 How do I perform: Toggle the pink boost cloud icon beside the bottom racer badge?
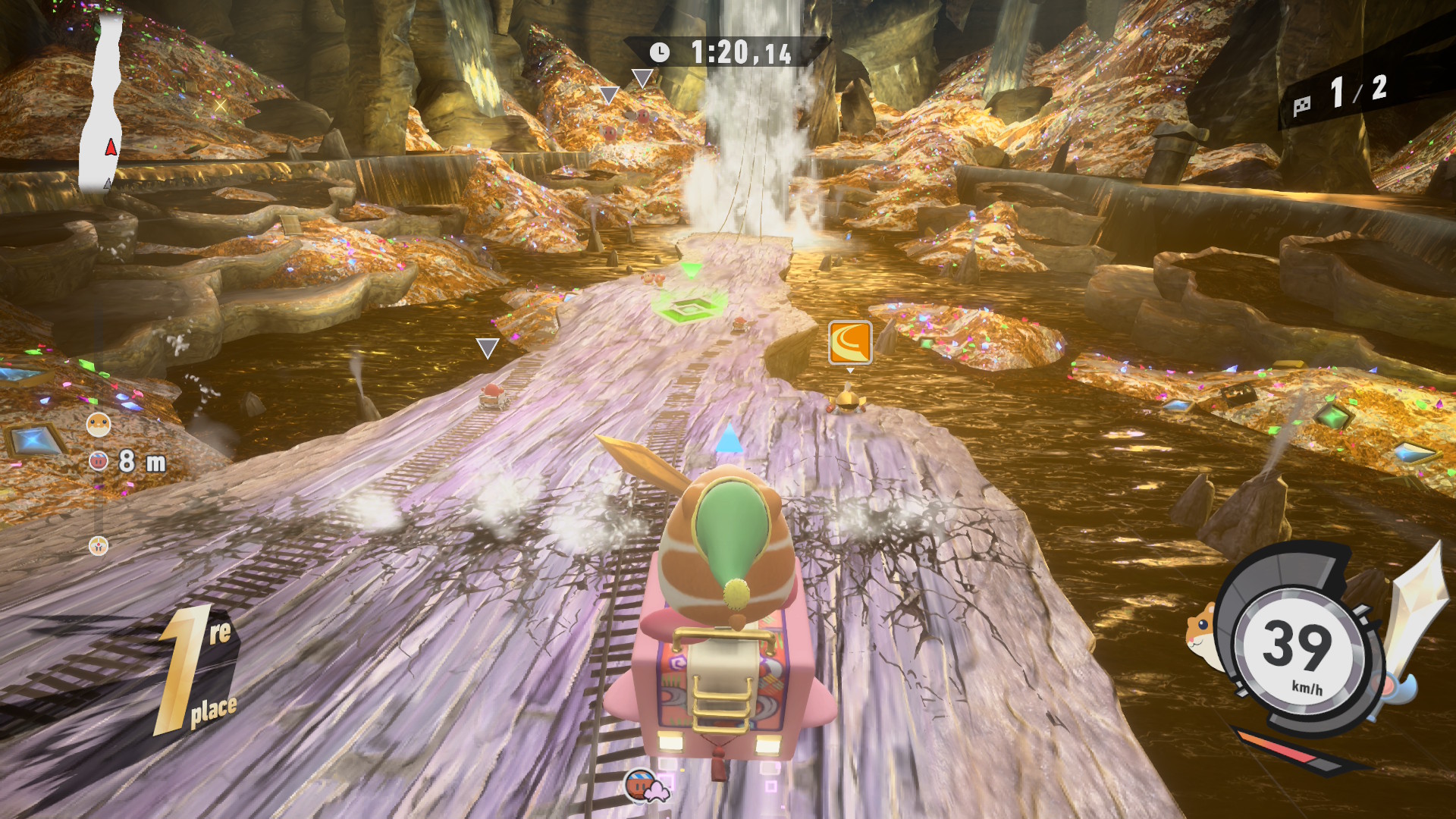tap(657, 791)
